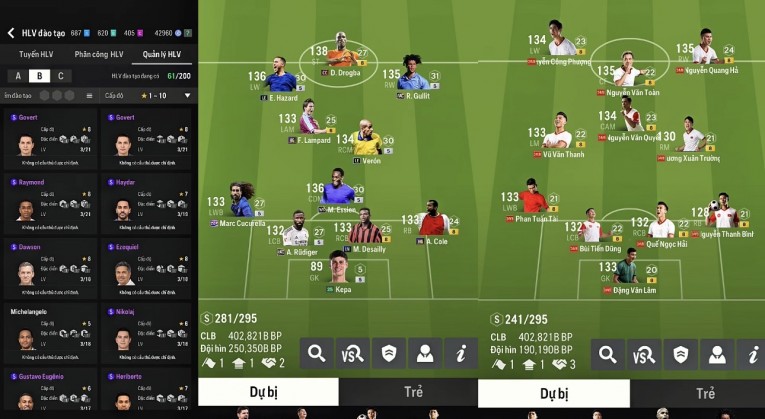The height and width of the screenshot is (419, 765).
Task: Switch to the Tuyển HLV tab
Action: (x=36, y=54)
